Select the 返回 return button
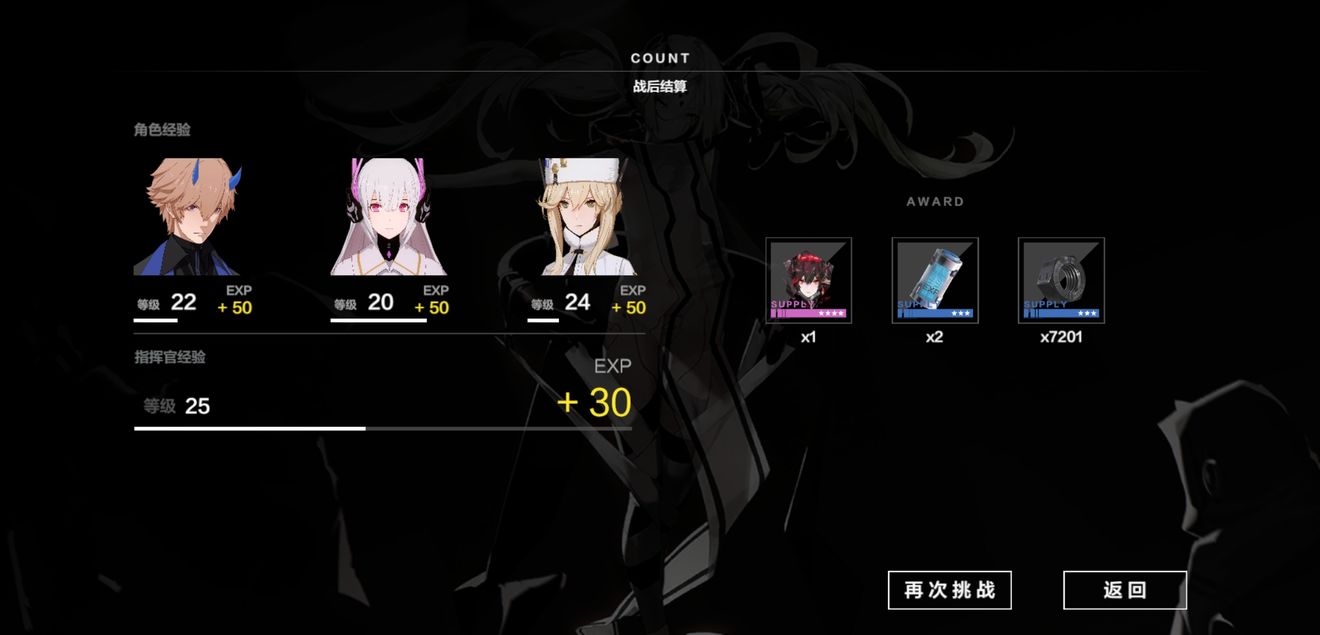1320x635 pixels. coord(1124,590)
